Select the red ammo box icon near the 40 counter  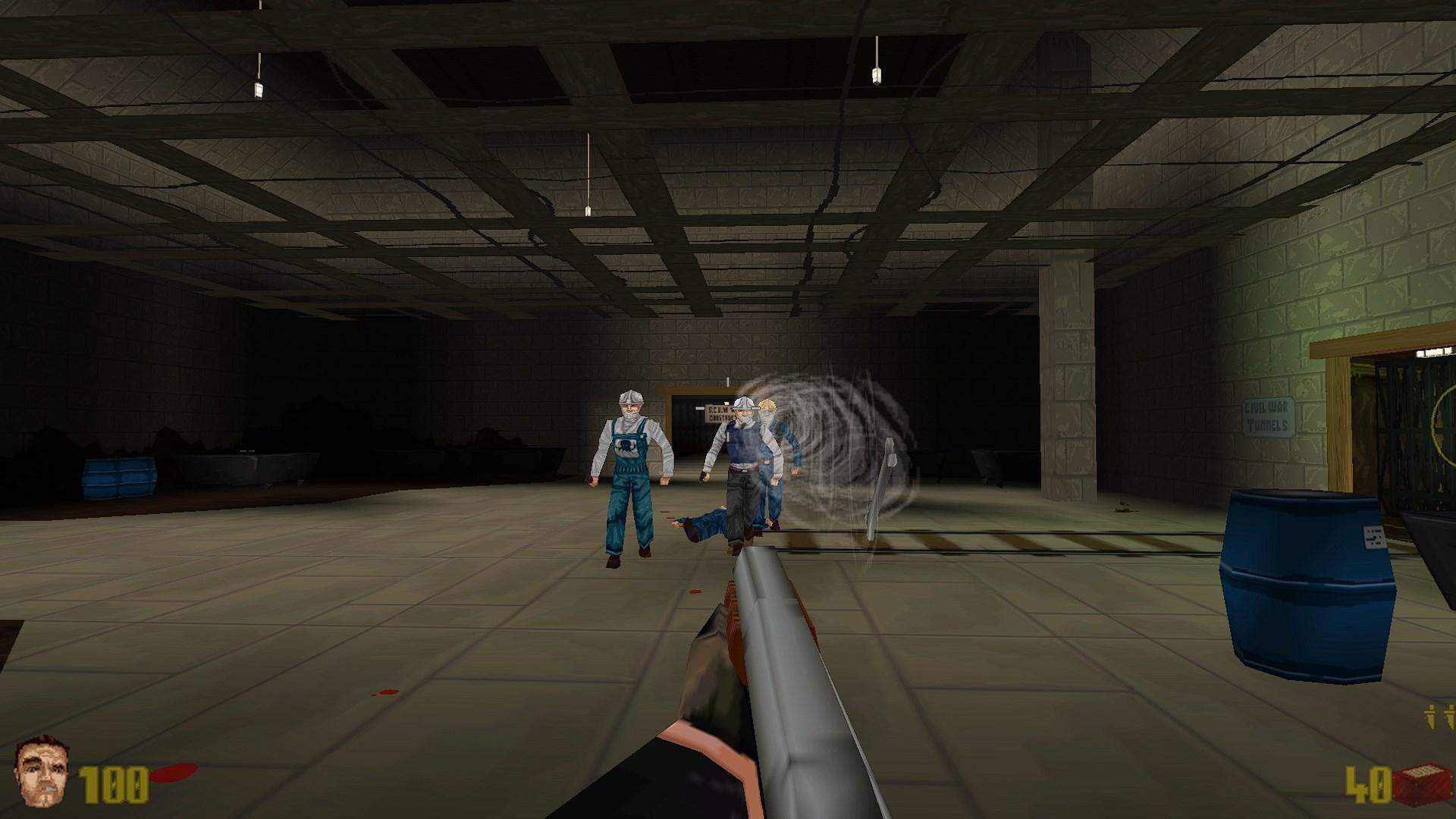click(x=1422, y=785)
